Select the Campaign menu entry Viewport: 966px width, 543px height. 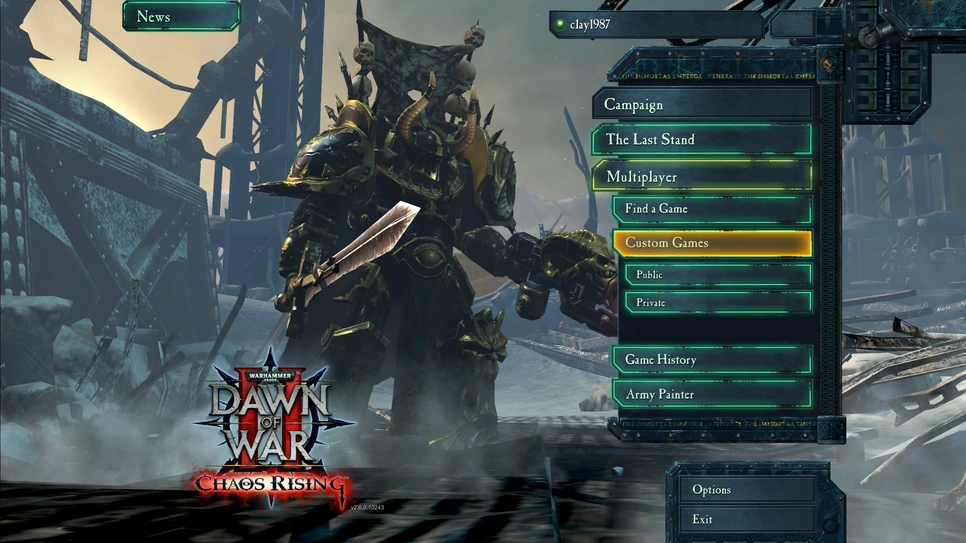pyautogui.click(x=702, y=105)
